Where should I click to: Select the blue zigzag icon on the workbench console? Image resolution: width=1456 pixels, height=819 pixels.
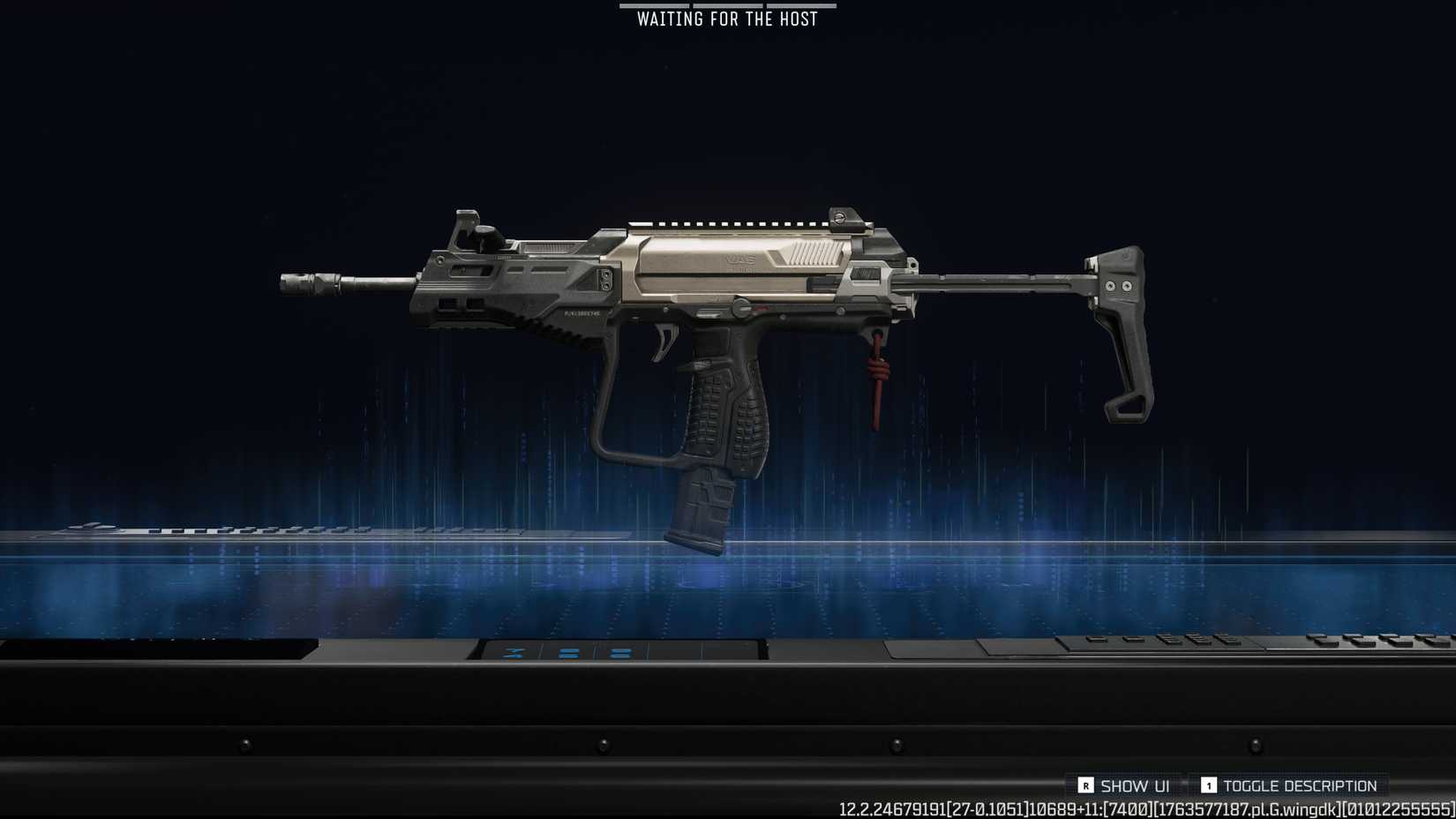(512, 653)
